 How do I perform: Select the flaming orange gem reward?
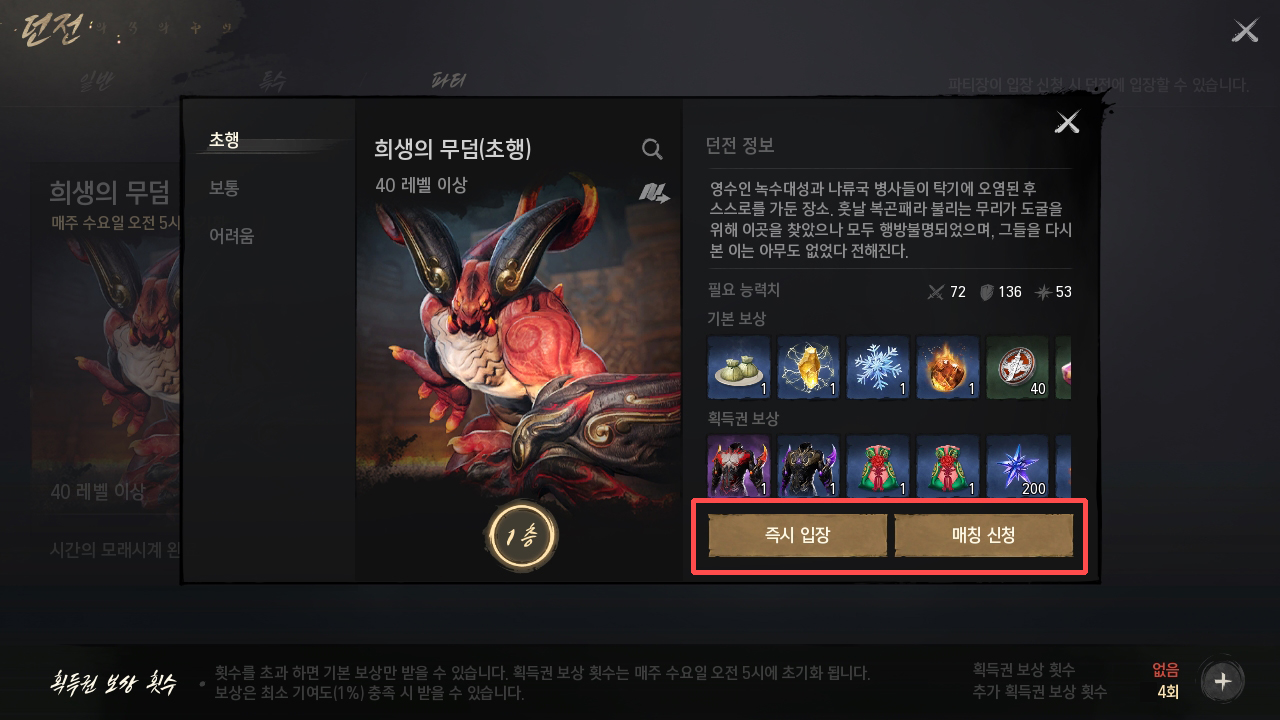[948, 367]
